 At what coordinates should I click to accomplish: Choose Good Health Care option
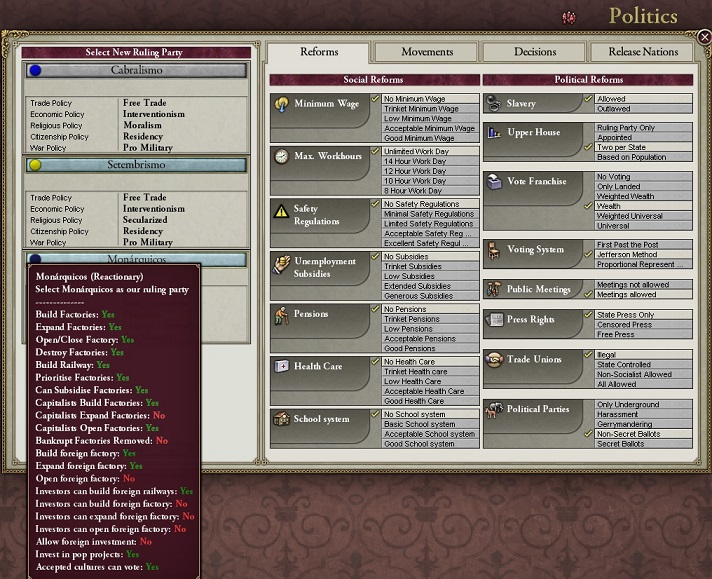(428, 401)
